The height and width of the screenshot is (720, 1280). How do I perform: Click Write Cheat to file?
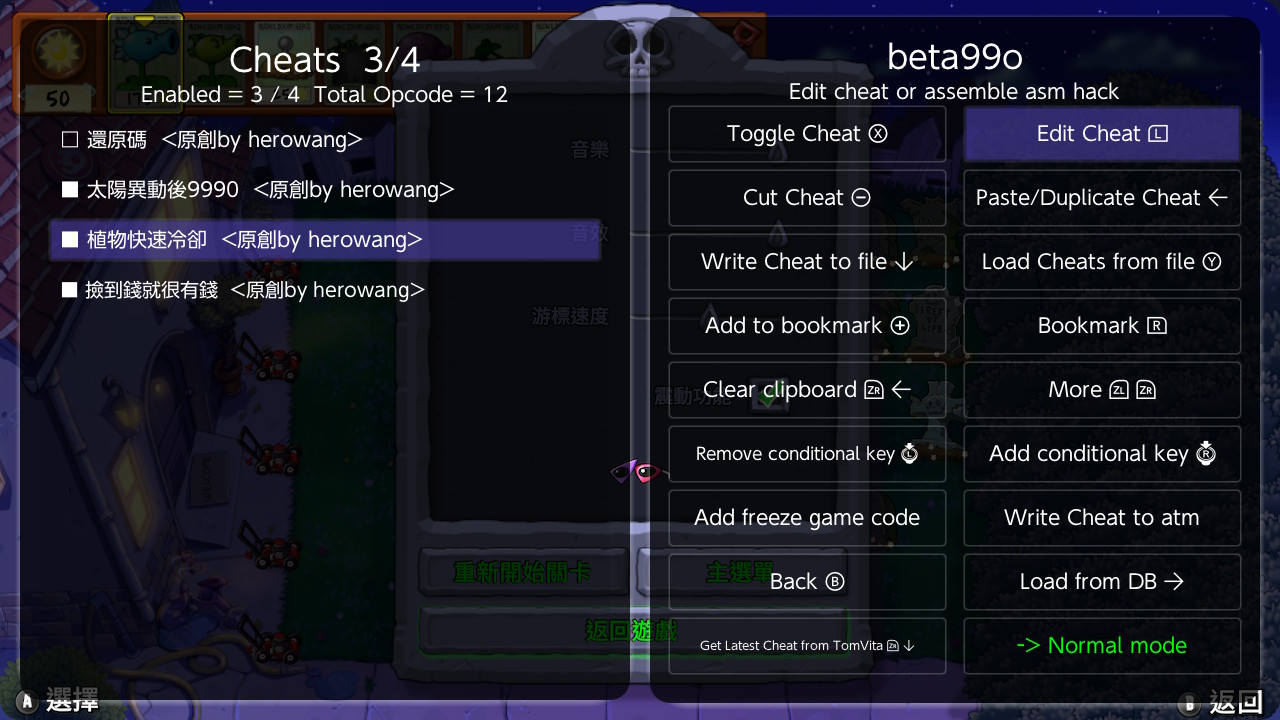pyautogui.click(x=807, y=262)
